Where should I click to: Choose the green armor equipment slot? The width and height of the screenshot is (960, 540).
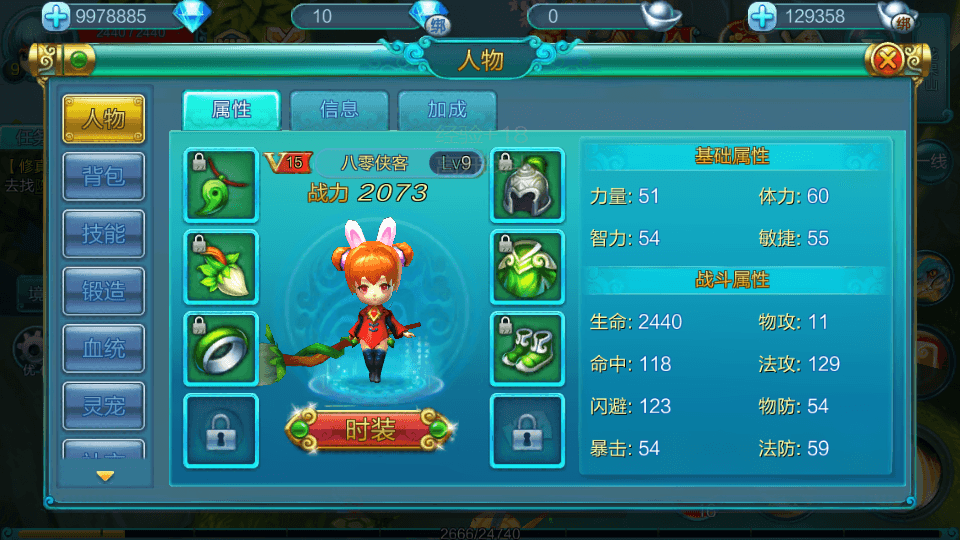coord(527,268)
